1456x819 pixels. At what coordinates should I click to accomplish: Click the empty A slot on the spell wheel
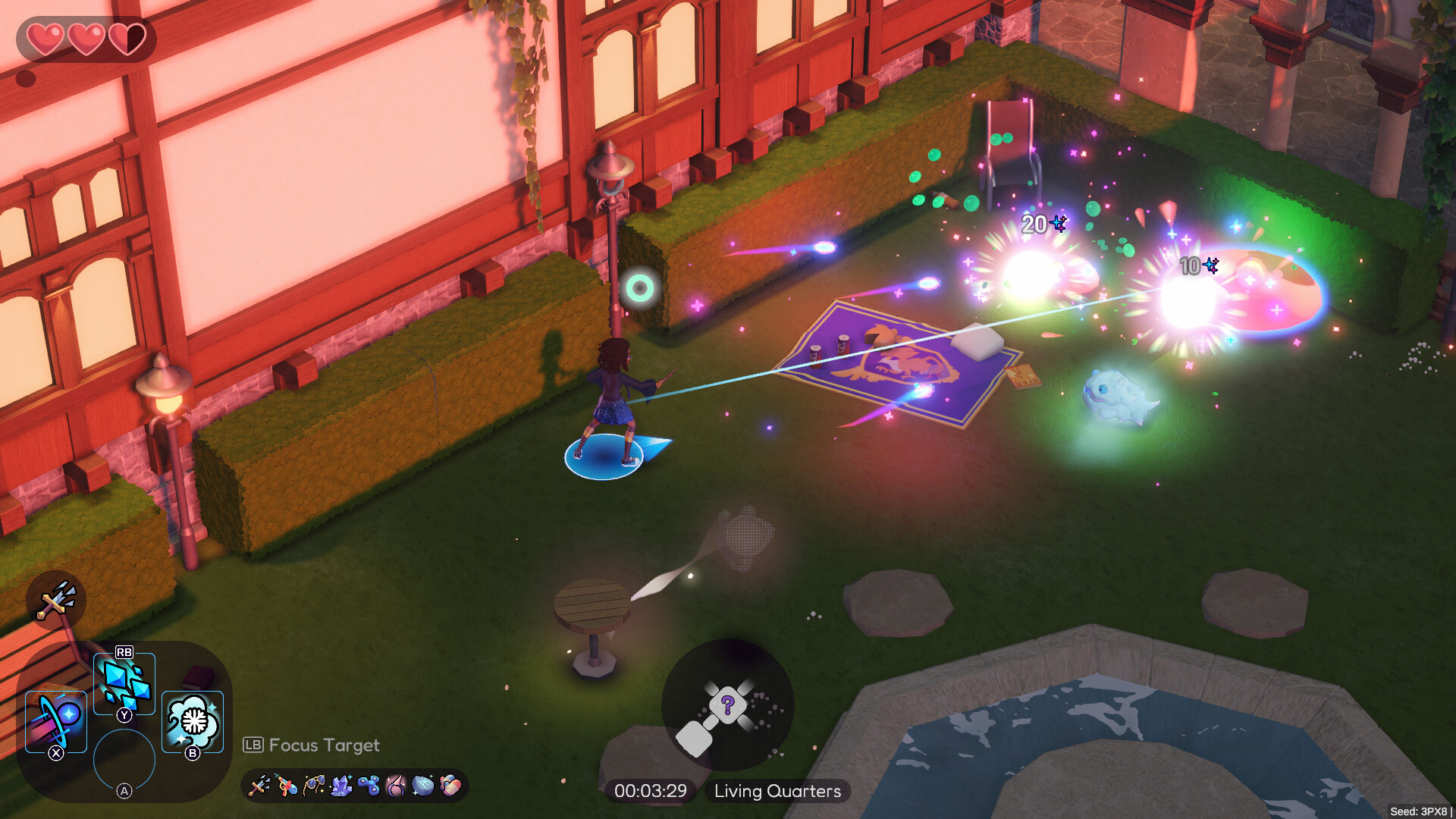pyautogui.click(x=124, y=758)
